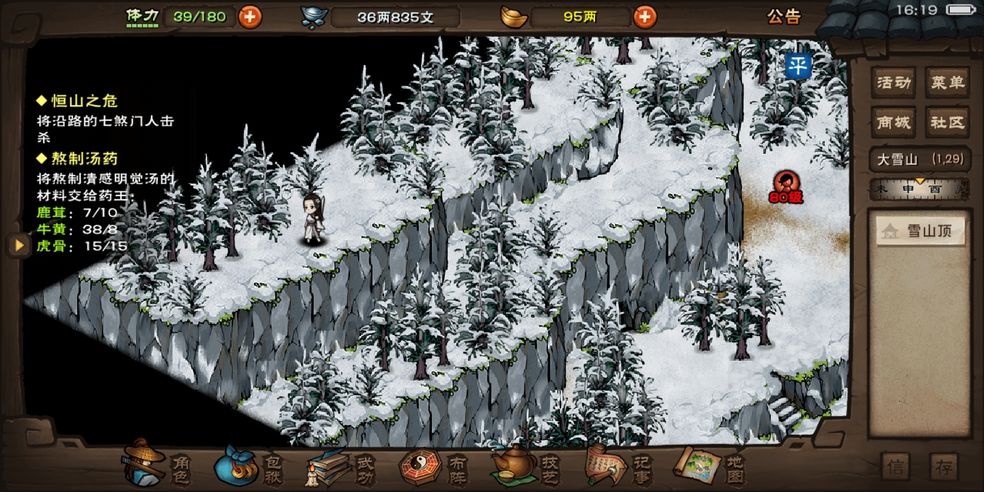Open the 信 mail button
Viewport: 984px width, 492px height.
[897, 467]
